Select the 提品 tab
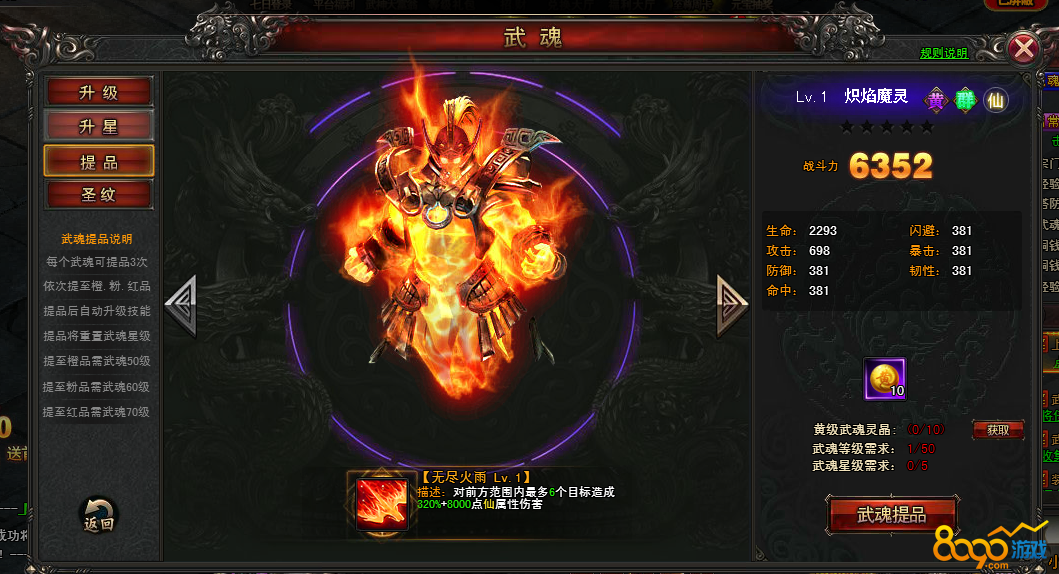 [x=98, y=161]
